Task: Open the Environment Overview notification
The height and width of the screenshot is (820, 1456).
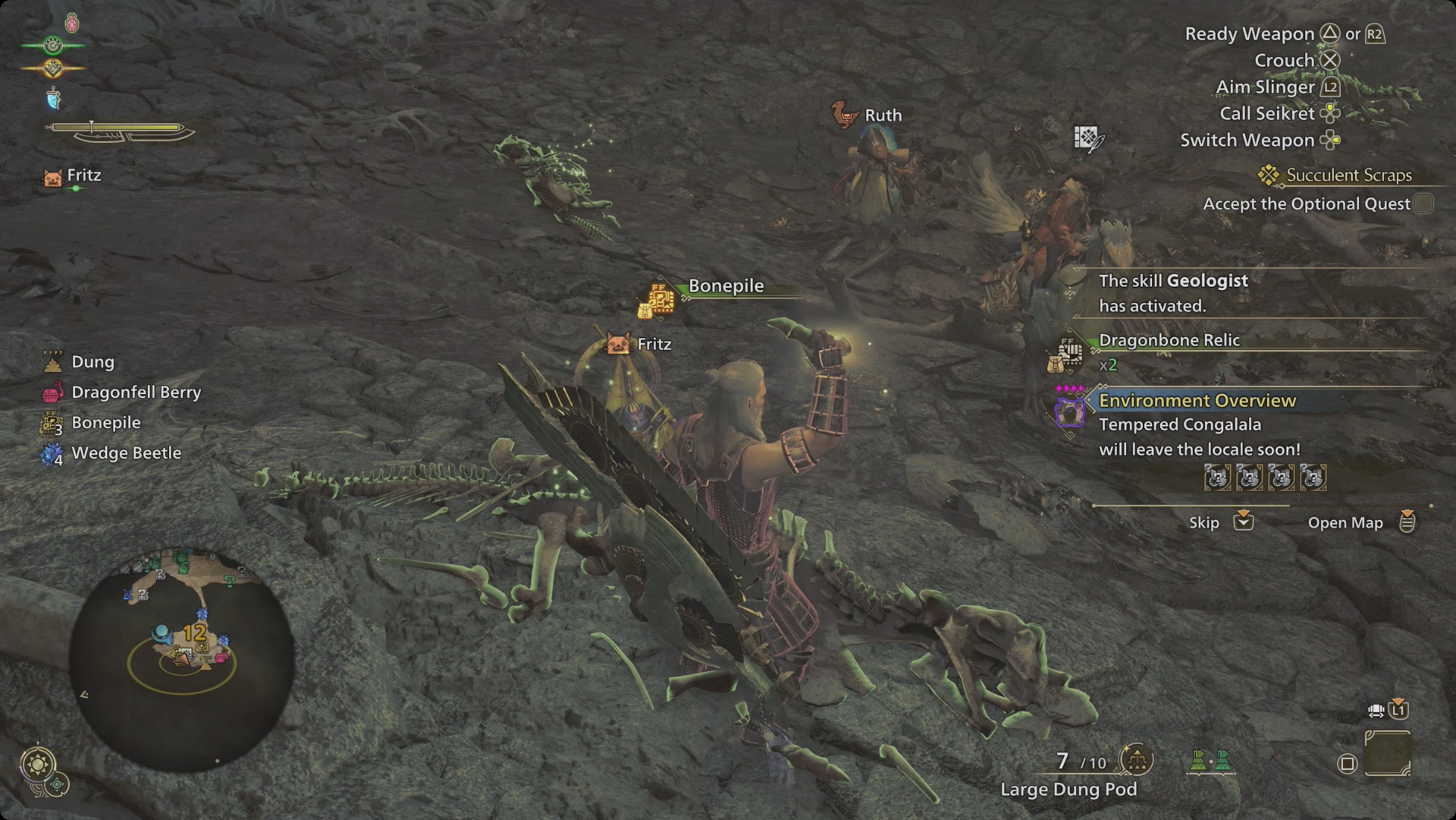Action: tap(1197, 401)
